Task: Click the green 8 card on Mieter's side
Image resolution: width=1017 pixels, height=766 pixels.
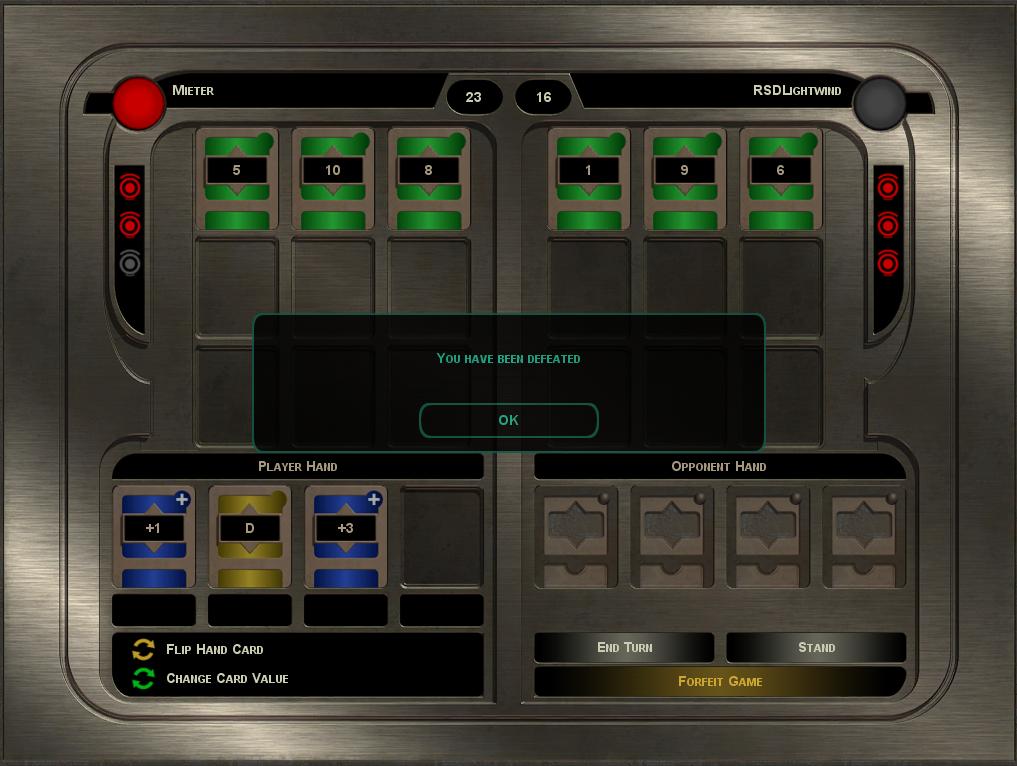Action: click(x=428, y=178)
